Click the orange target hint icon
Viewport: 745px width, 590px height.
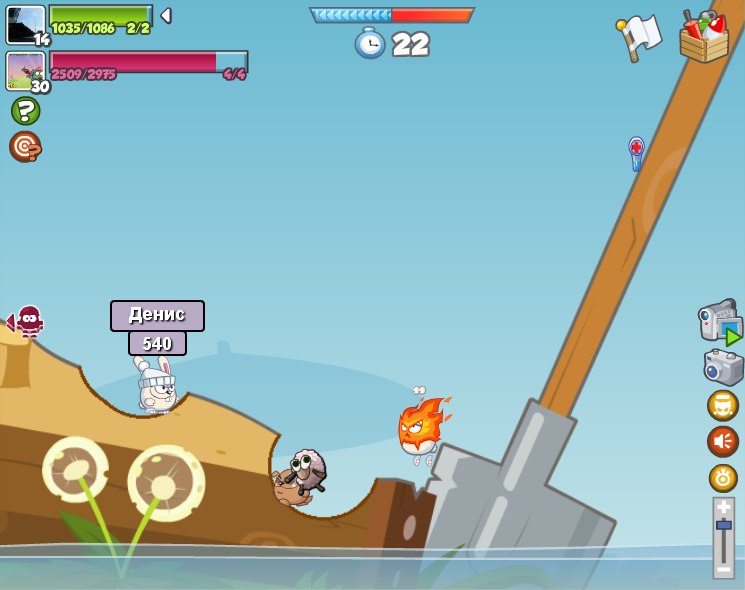pyautogui.click(x=25, y=147)
